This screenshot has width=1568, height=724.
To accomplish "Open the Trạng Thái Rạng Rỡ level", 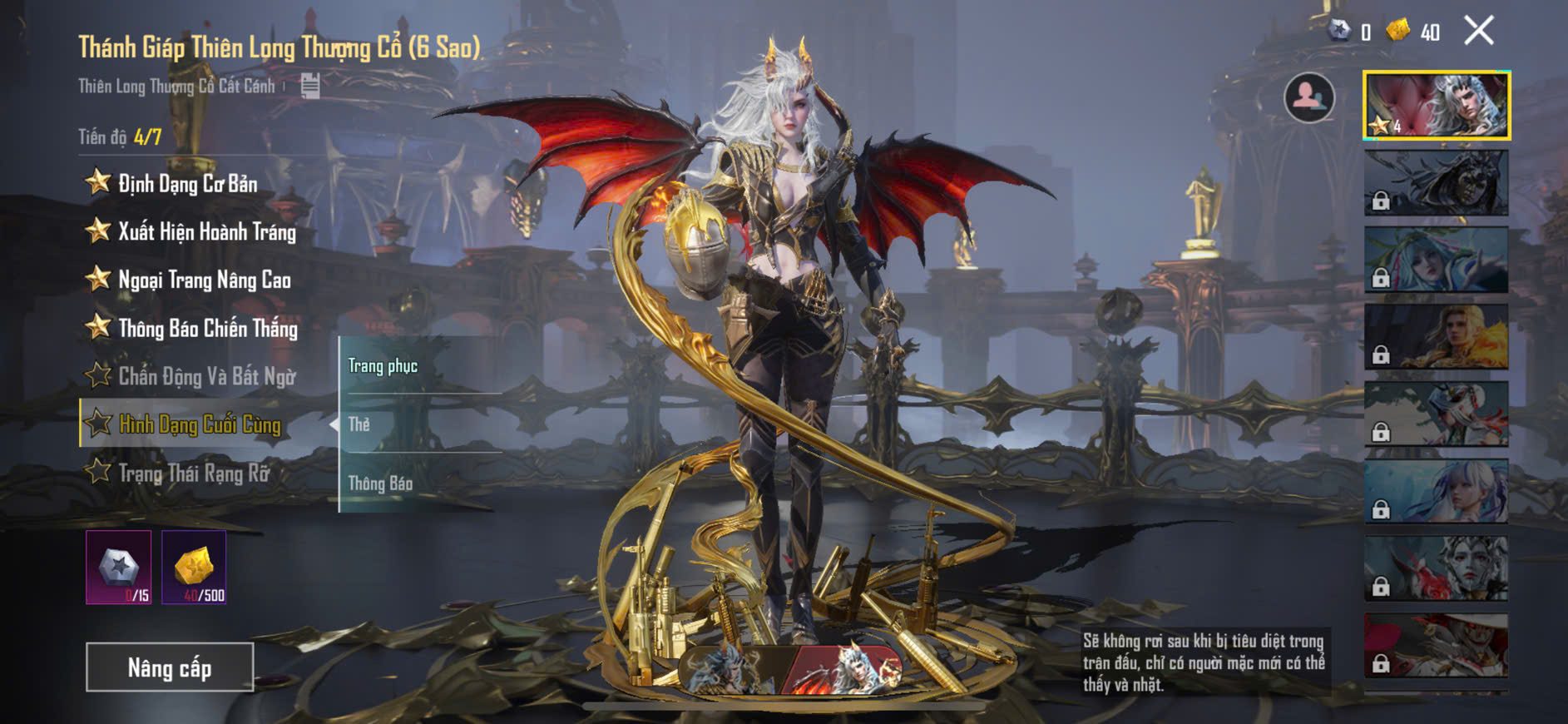I will point(194,474).
